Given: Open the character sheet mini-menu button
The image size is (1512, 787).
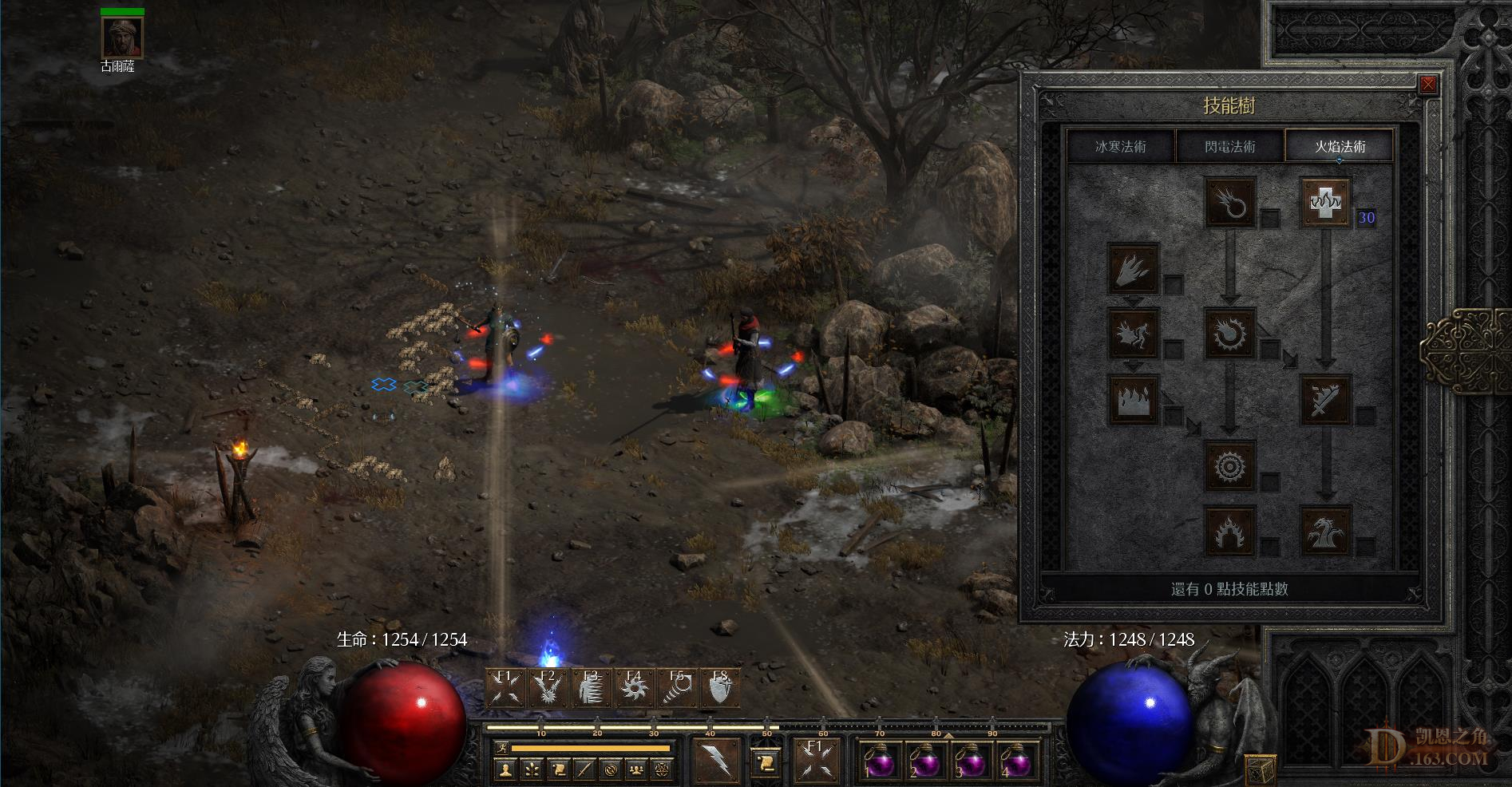Looking at the screenshot, I should pos(505,770).
